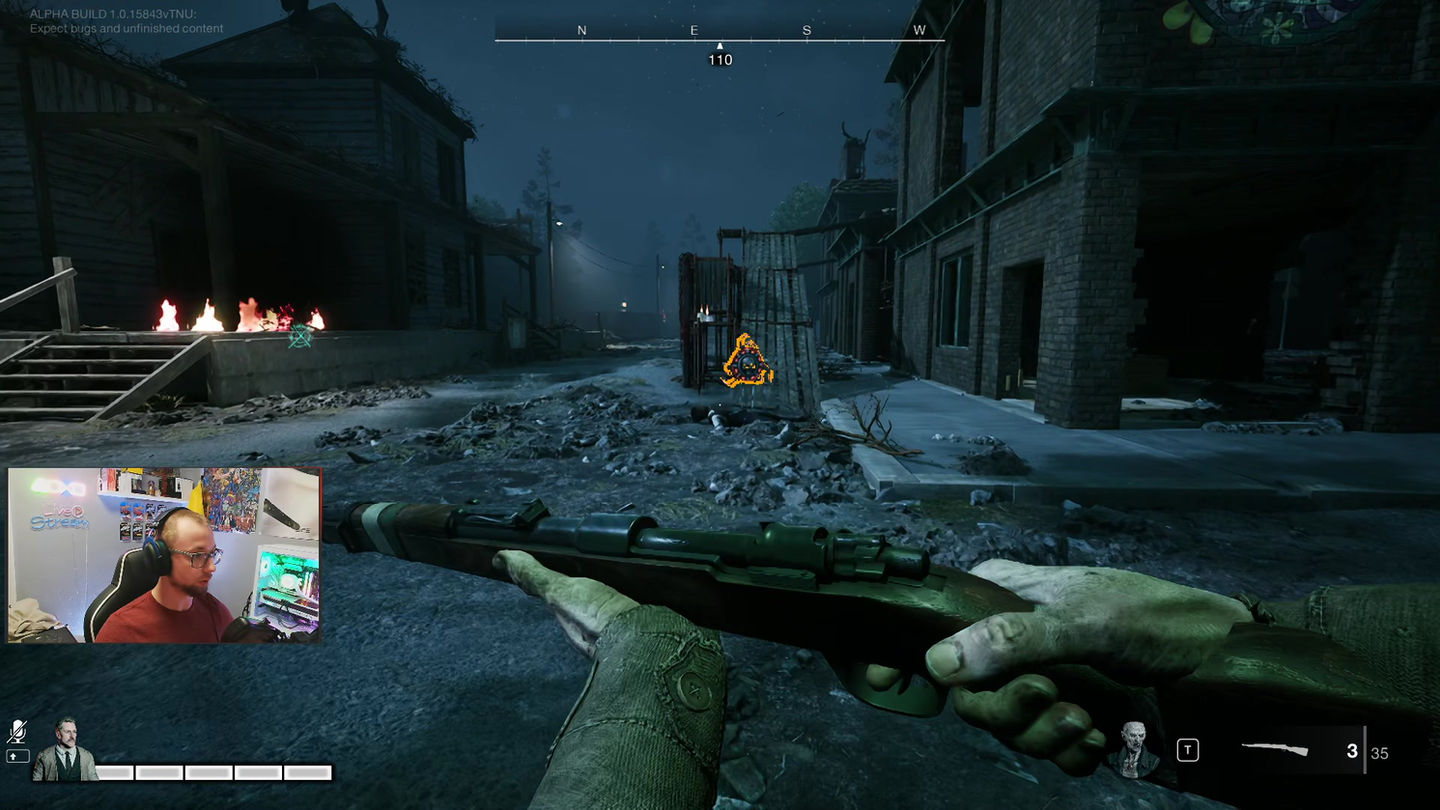Select the player character portrait
Image resolution: width=1440 pixels, height=810 pixels.
65,750
